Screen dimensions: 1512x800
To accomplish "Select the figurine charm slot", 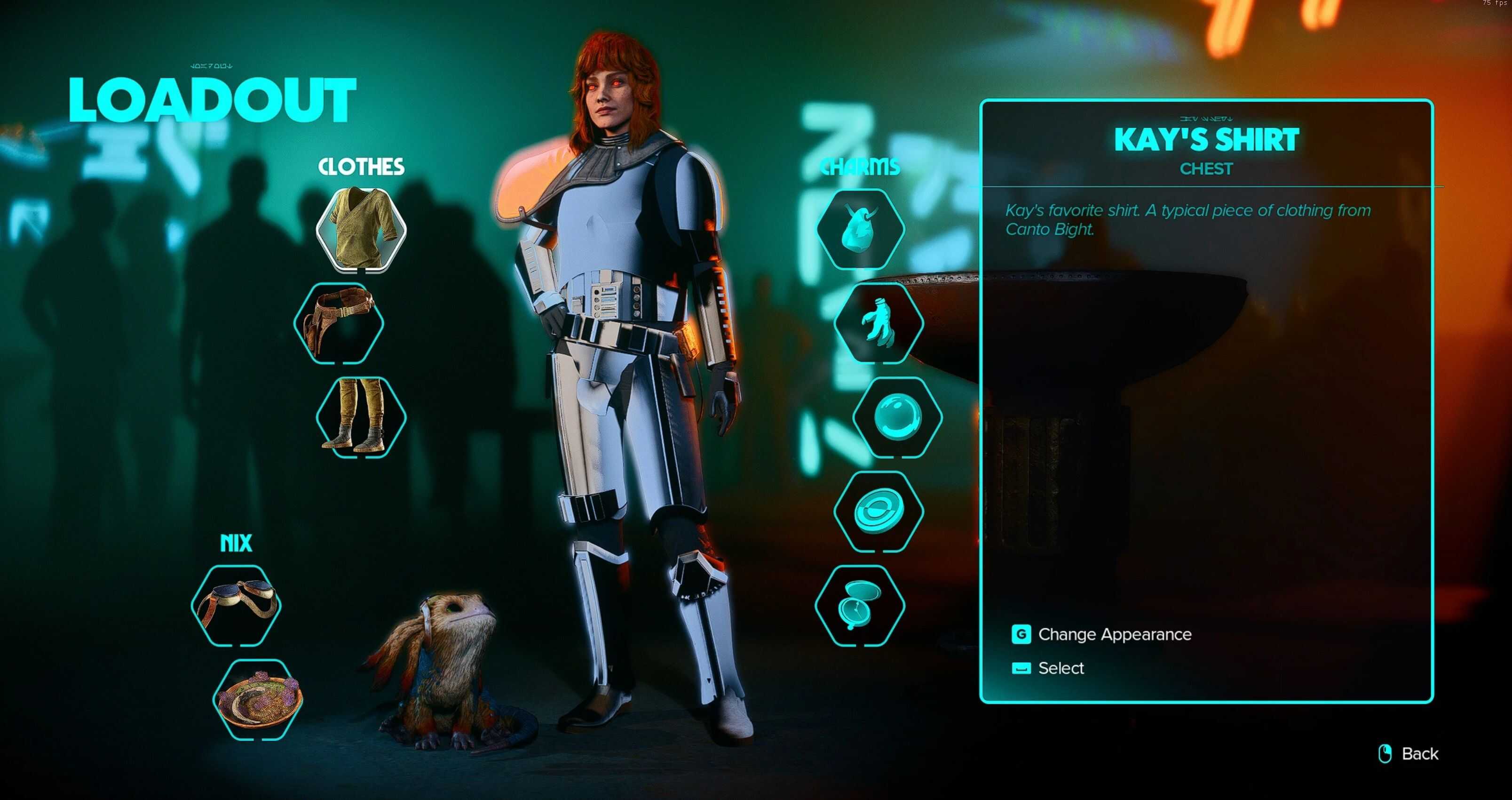I will click(879, 323).
